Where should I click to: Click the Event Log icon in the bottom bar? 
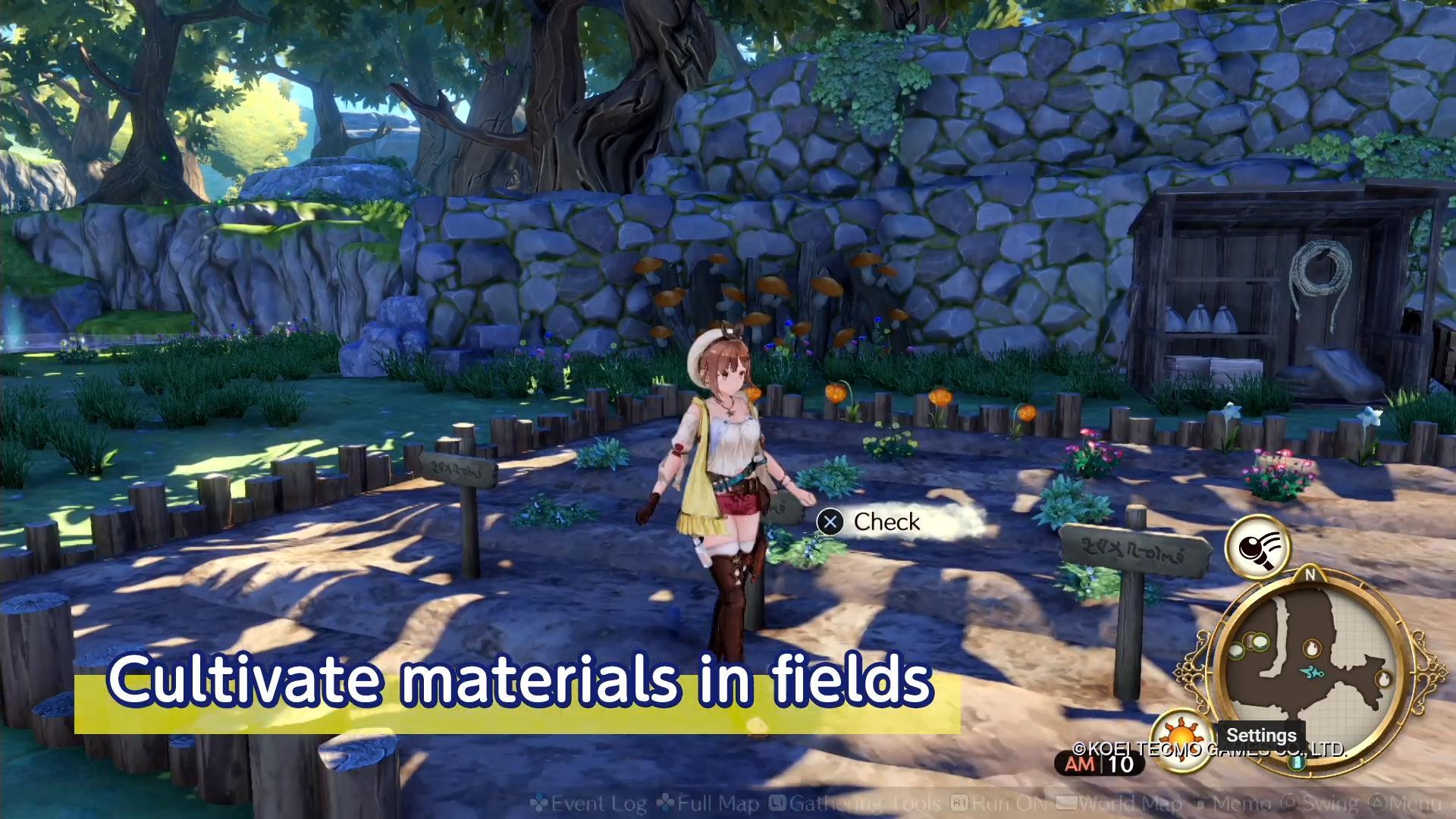(540, 802)
